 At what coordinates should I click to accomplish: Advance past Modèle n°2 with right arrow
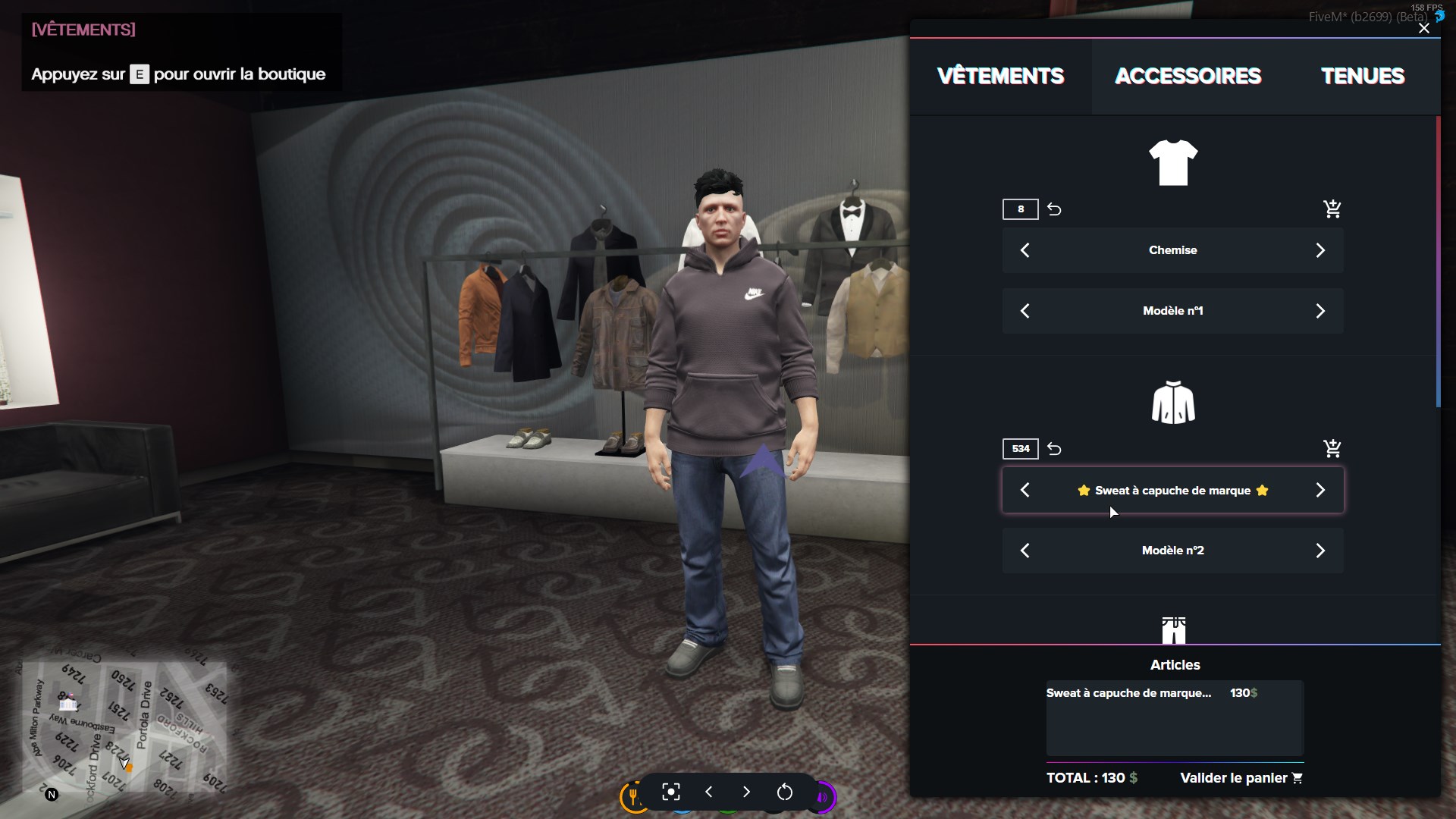click(x=1320, y=551)
